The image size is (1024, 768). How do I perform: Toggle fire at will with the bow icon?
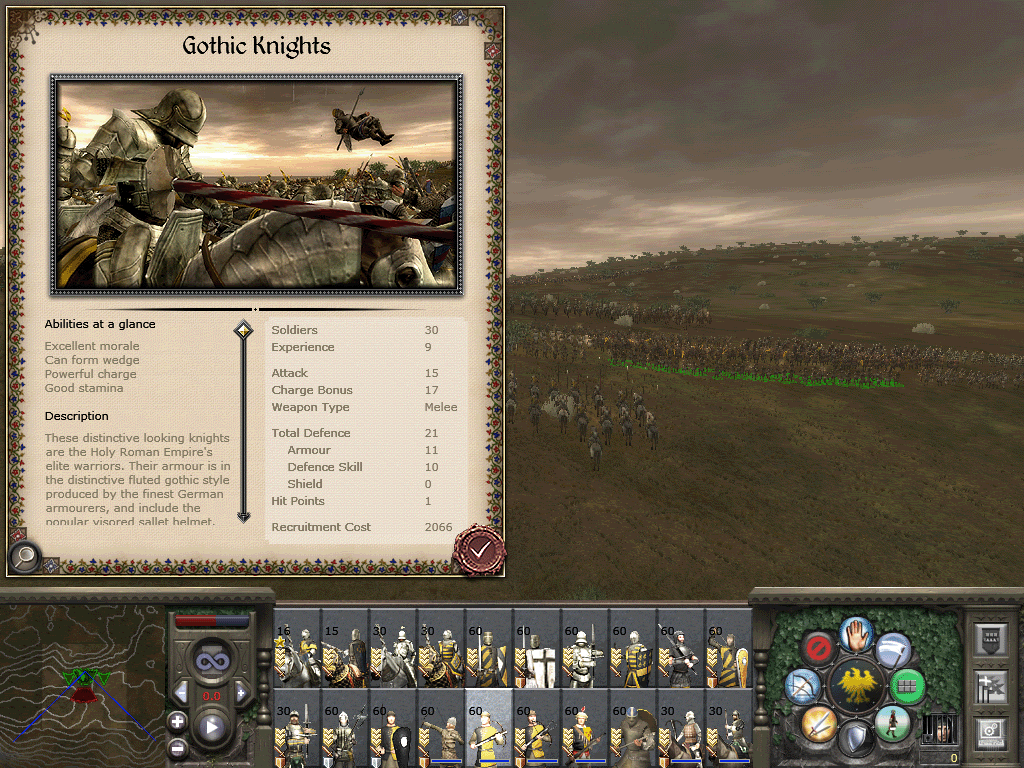tap(804, 686)
